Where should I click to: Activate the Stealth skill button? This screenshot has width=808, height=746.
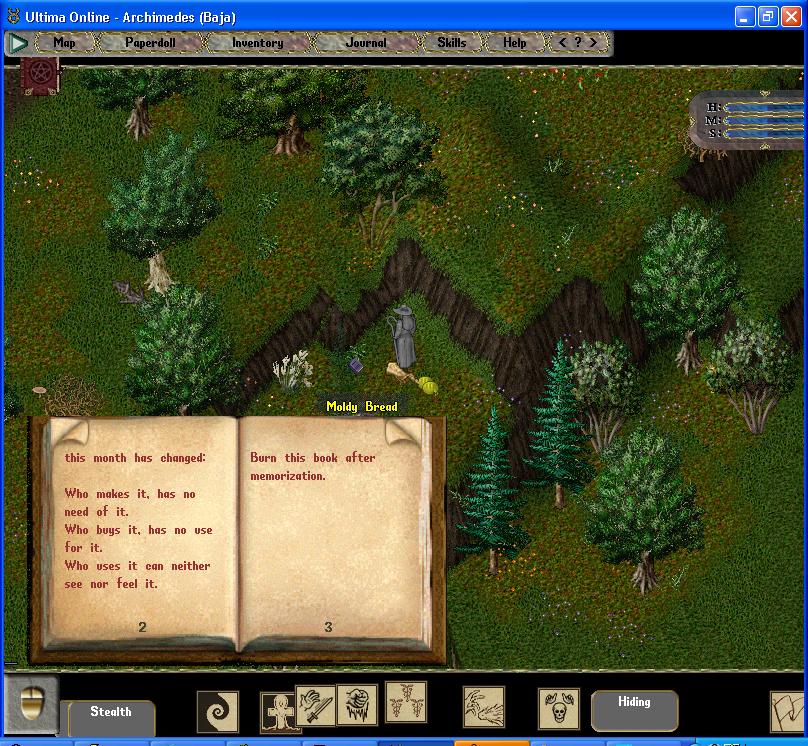click(110, 713)
